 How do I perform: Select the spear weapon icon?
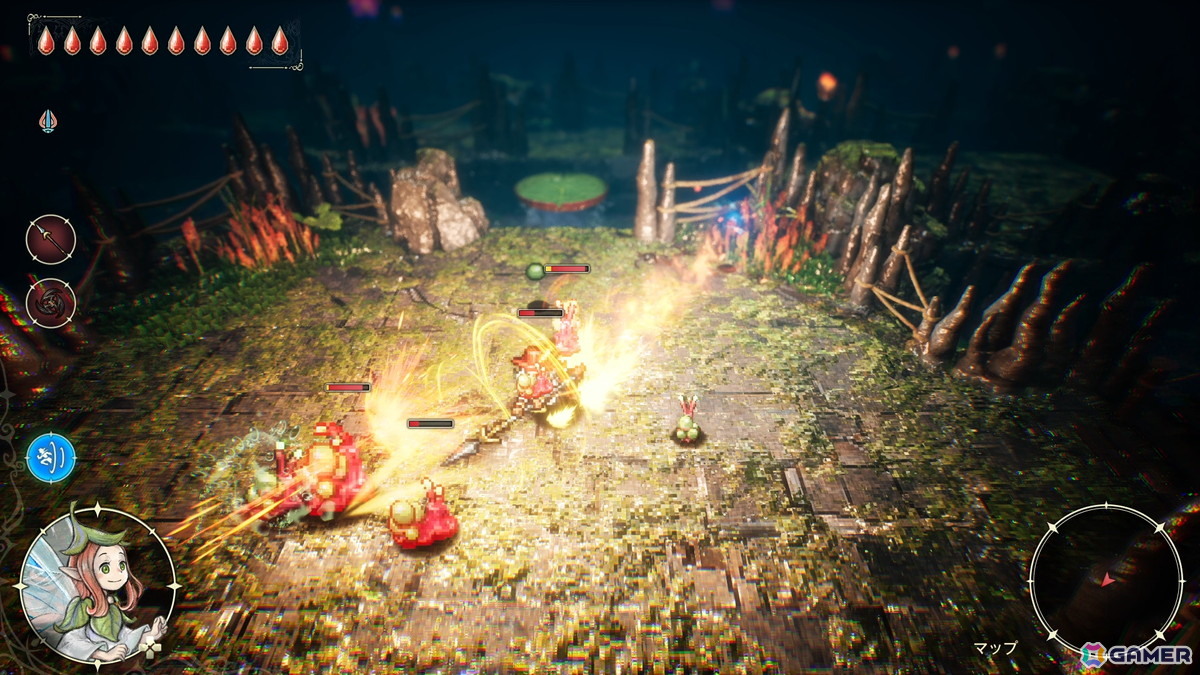click(50, 240)
